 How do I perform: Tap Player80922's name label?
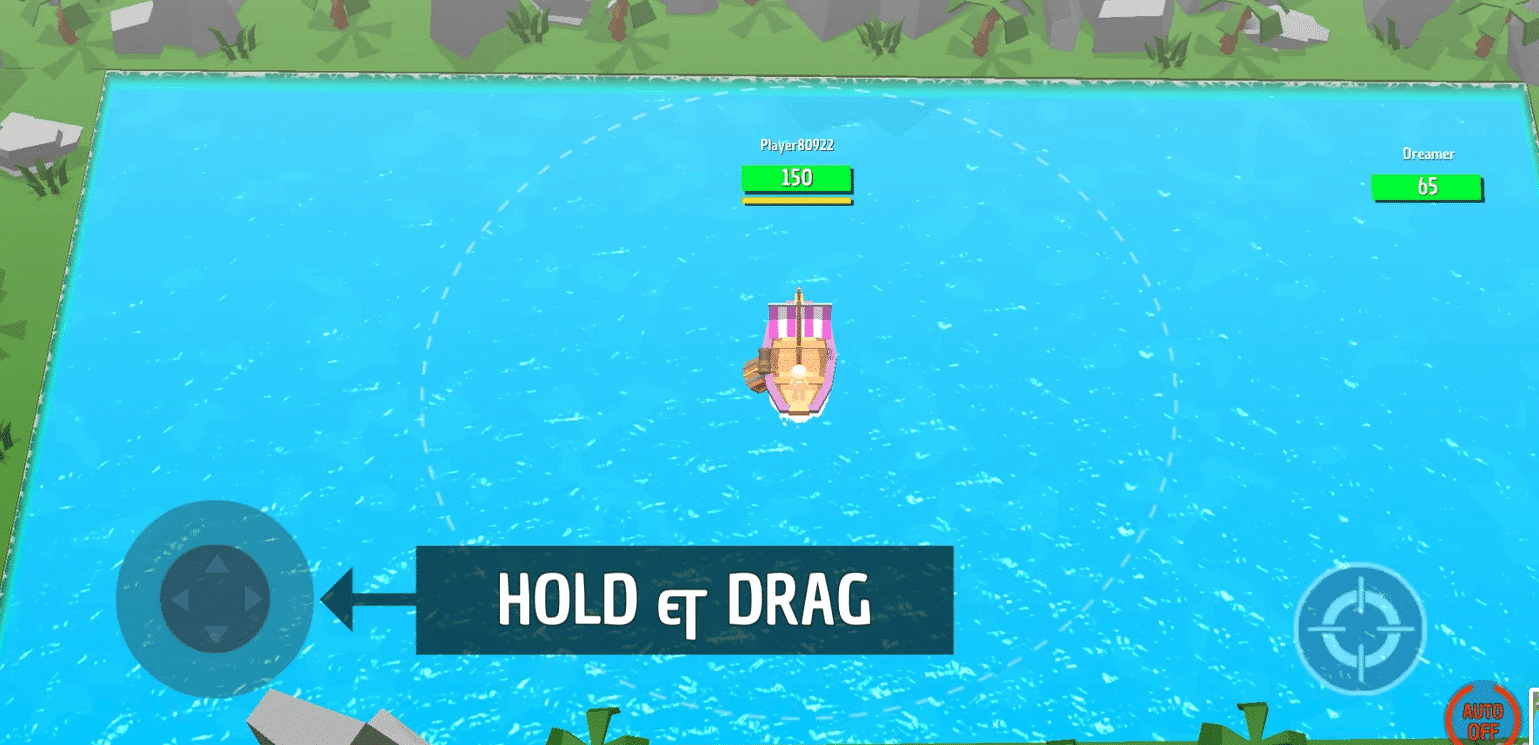pyautogui.click(x=797, y=145)
